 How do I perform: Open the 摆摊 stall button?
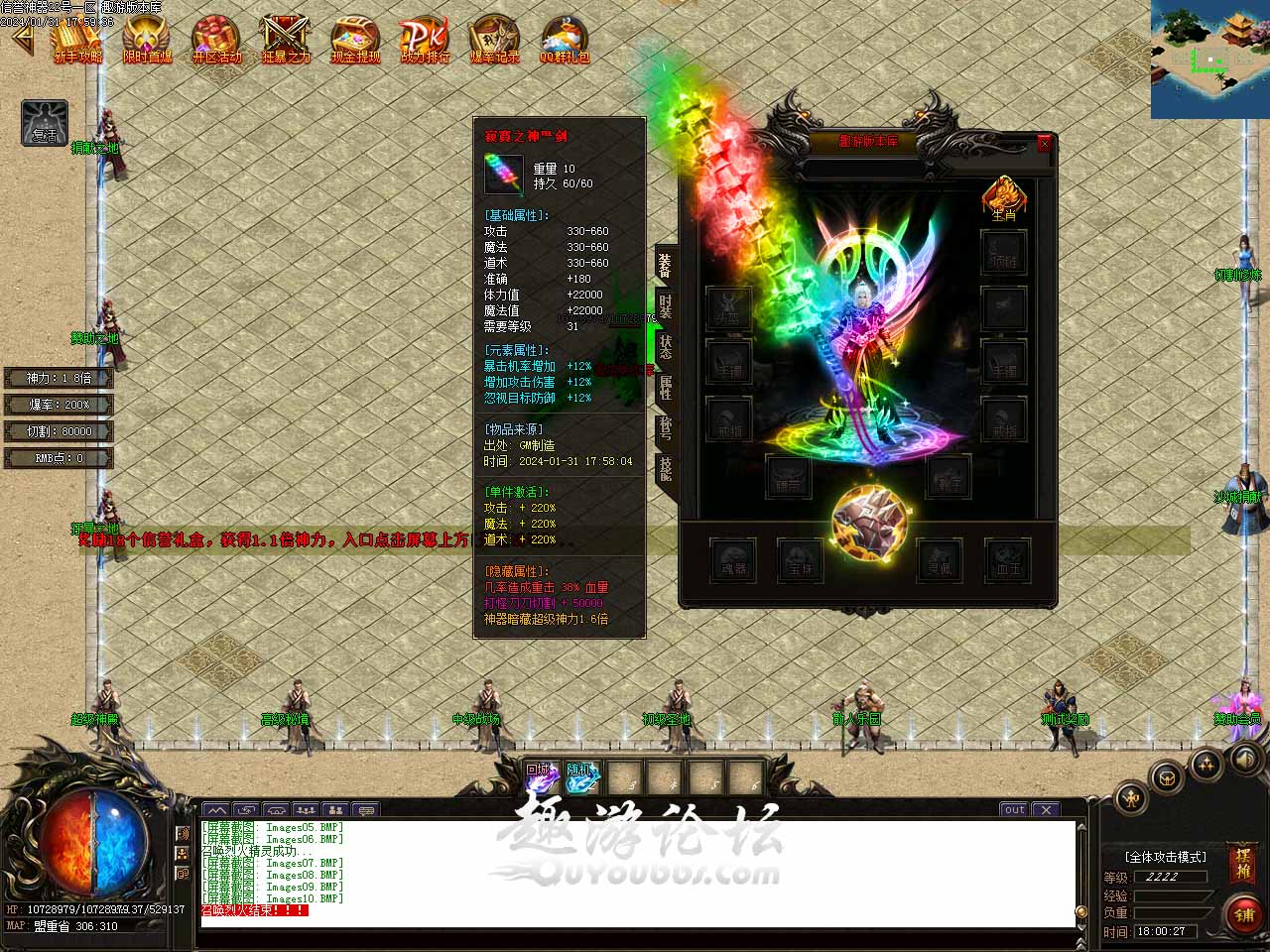pyautogui.click(x=1242, y=864)
